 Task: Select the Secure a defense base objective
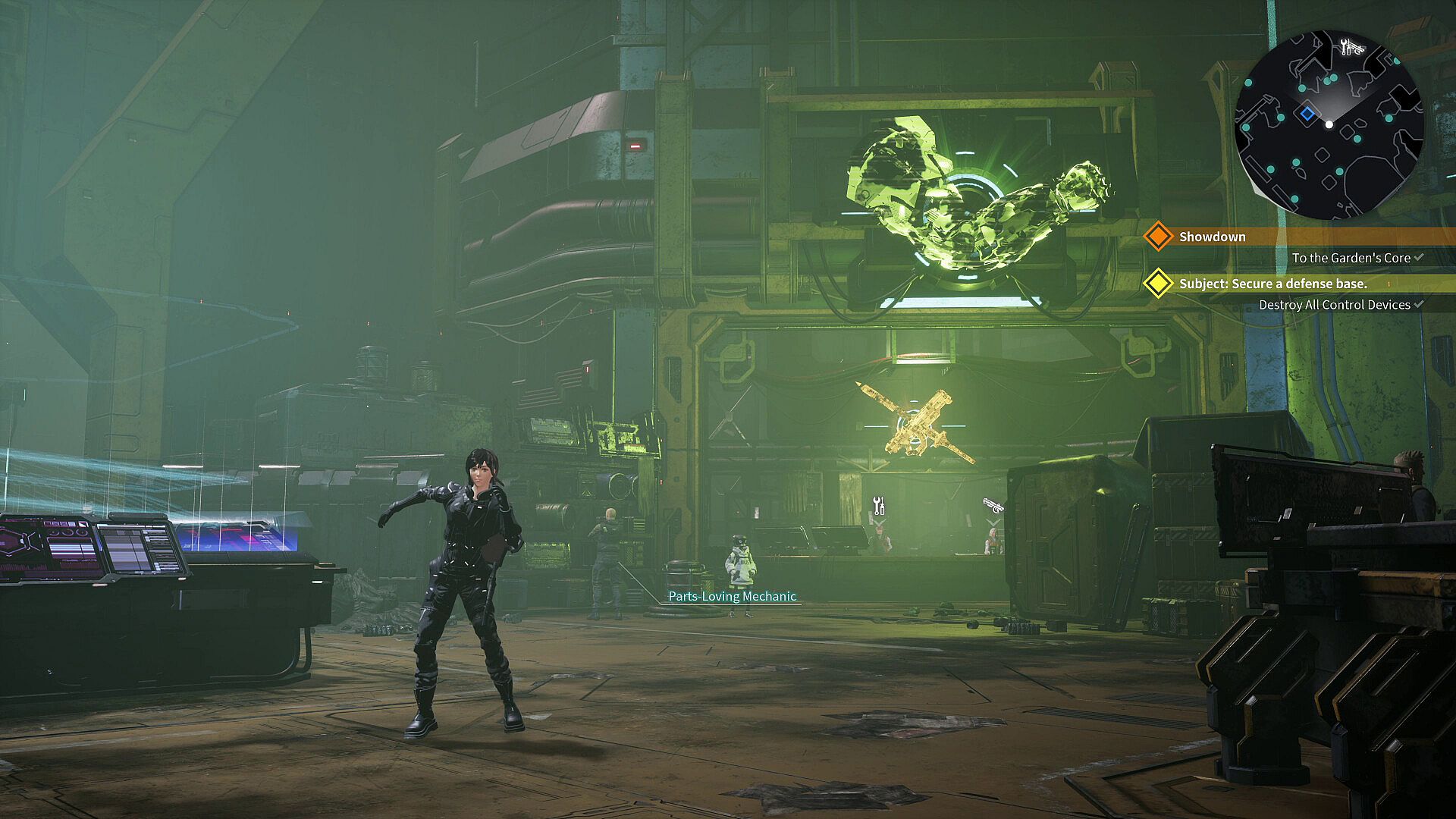1272,284
